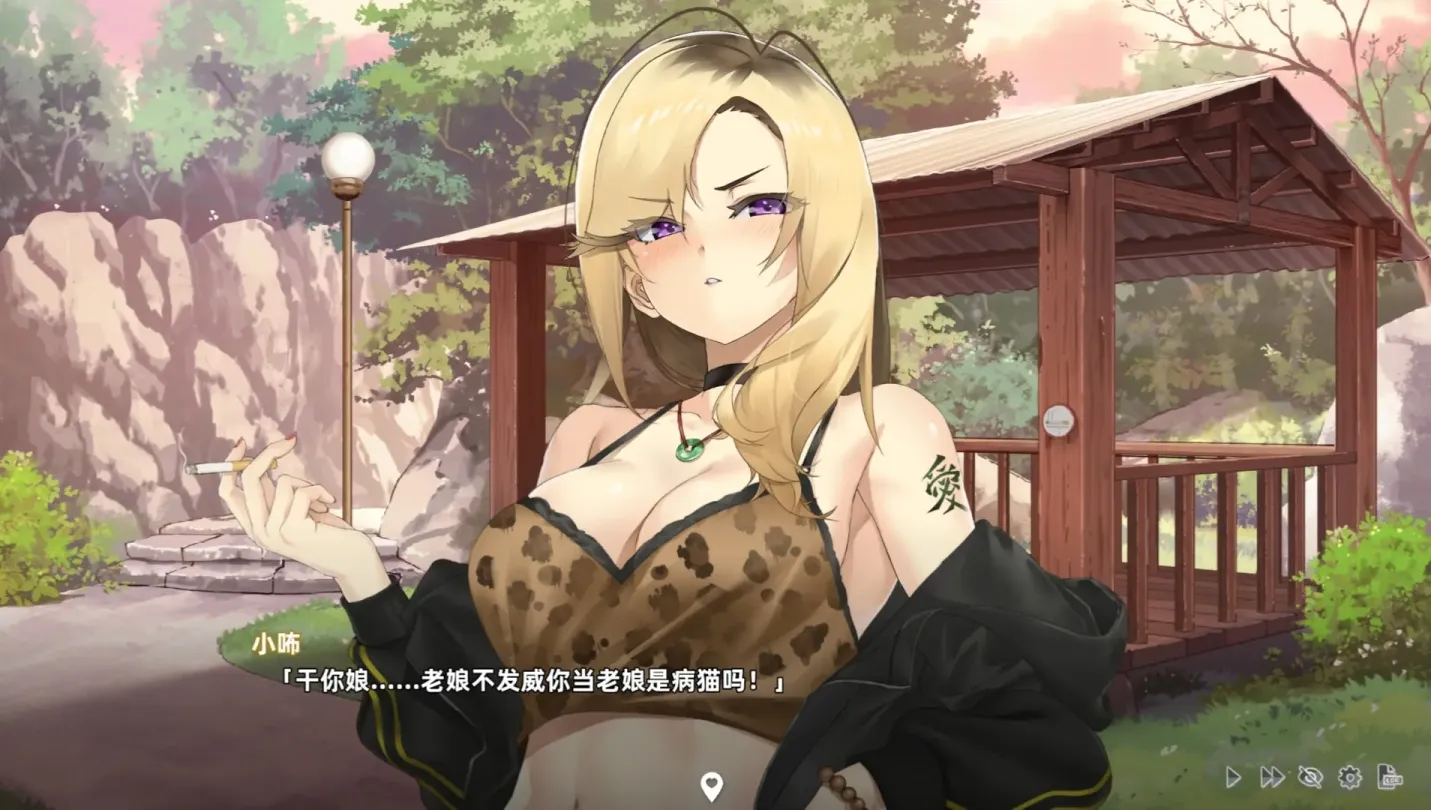Click the gear icon in the quick menu

click(x=1350, y=777)
